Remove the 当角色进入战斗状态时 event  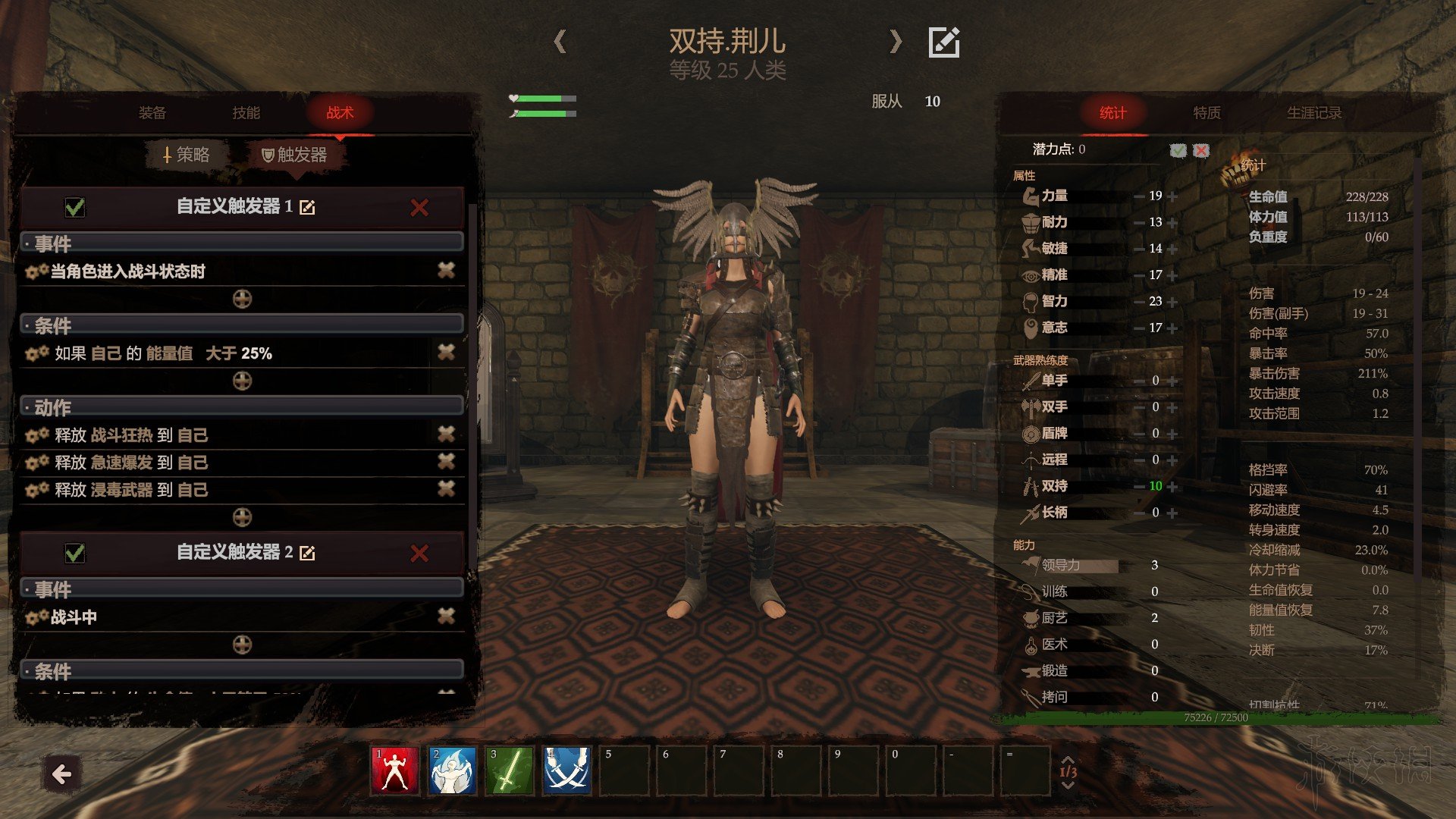pos(446,270)
